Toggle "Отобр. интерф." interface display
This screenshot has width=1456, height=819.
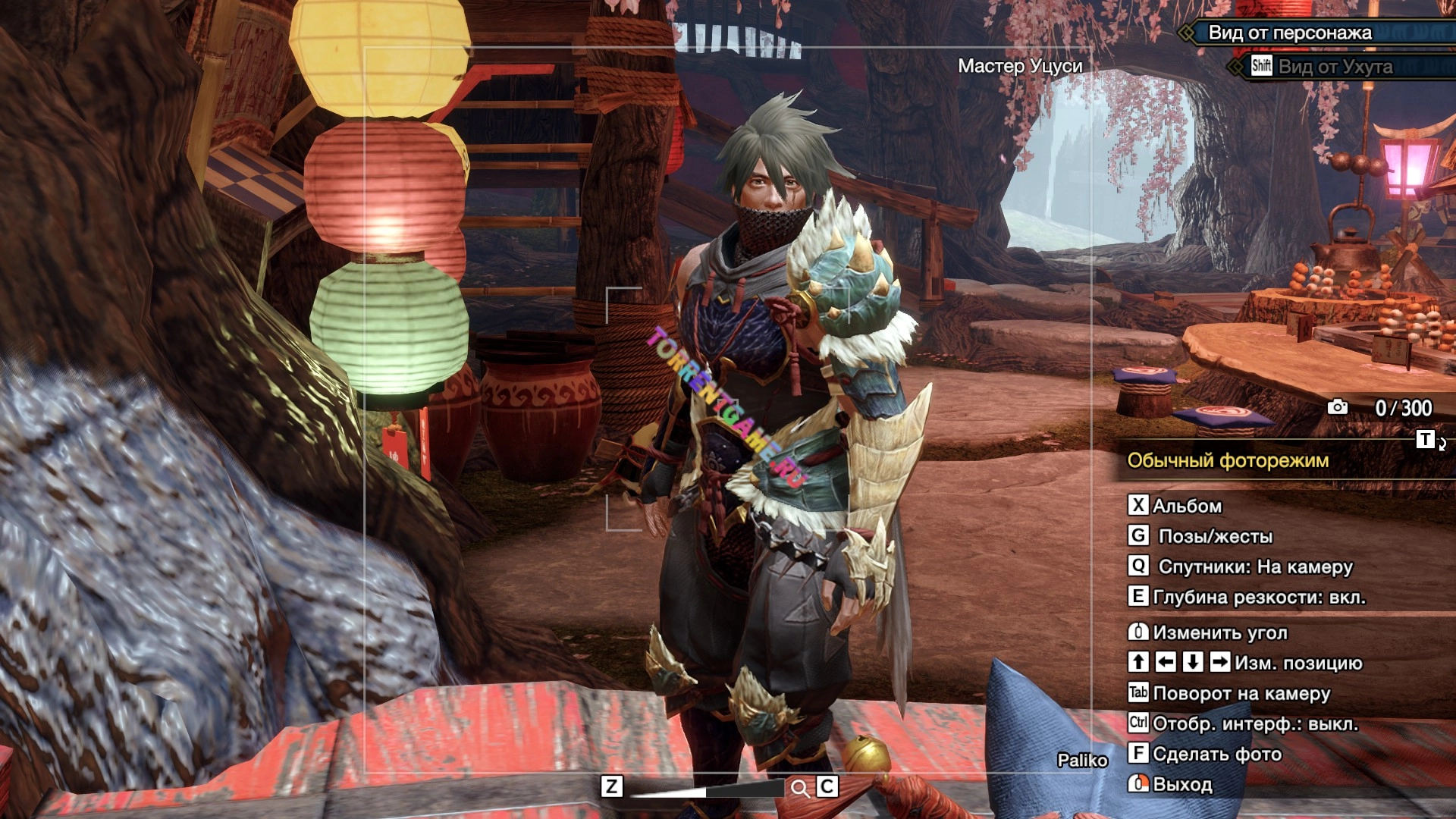pos(1254,723)
